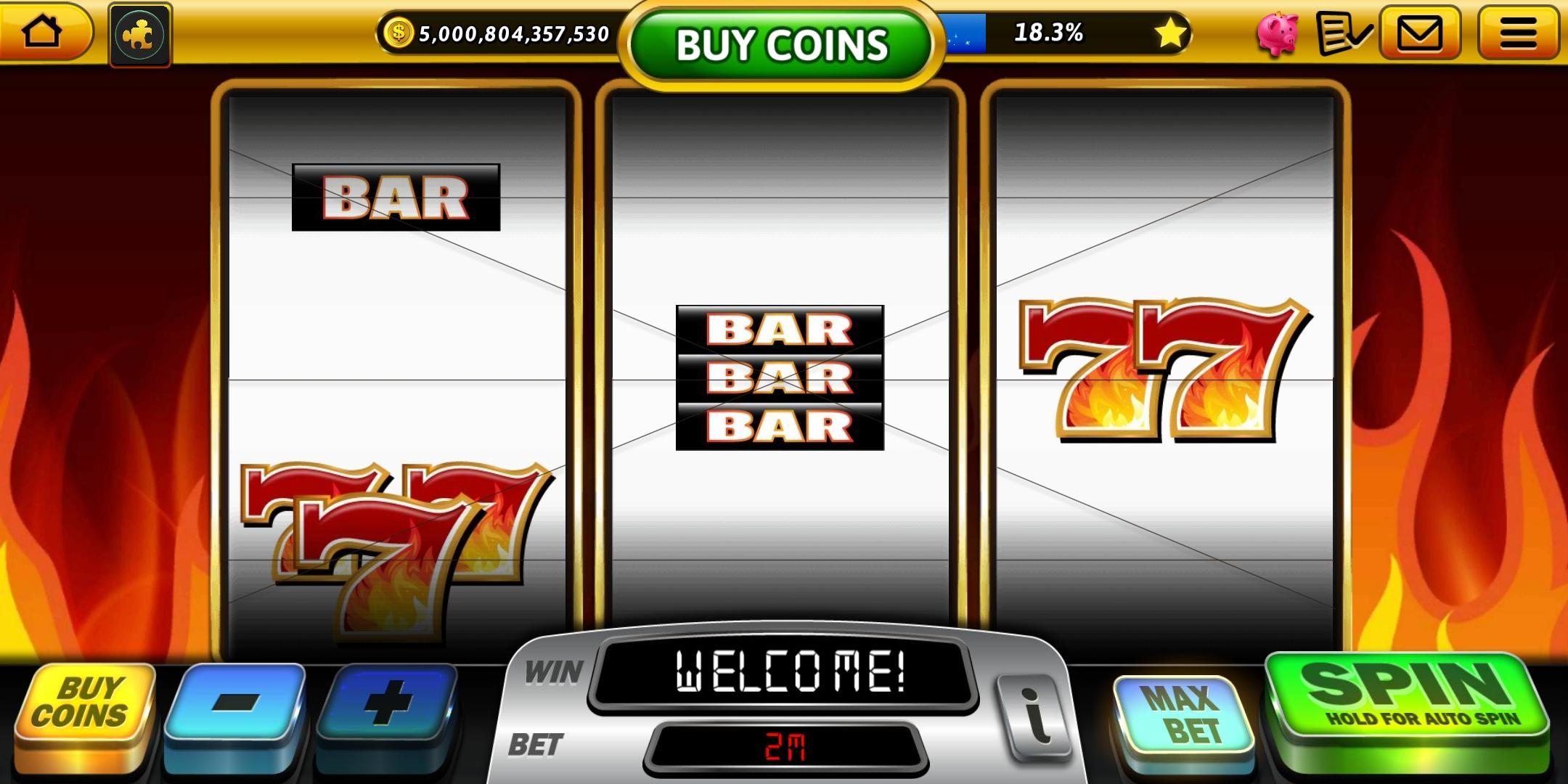The image size is (1568, 784).
Task: Click the flag next to 18.3% progress
Action: (965, 30)
